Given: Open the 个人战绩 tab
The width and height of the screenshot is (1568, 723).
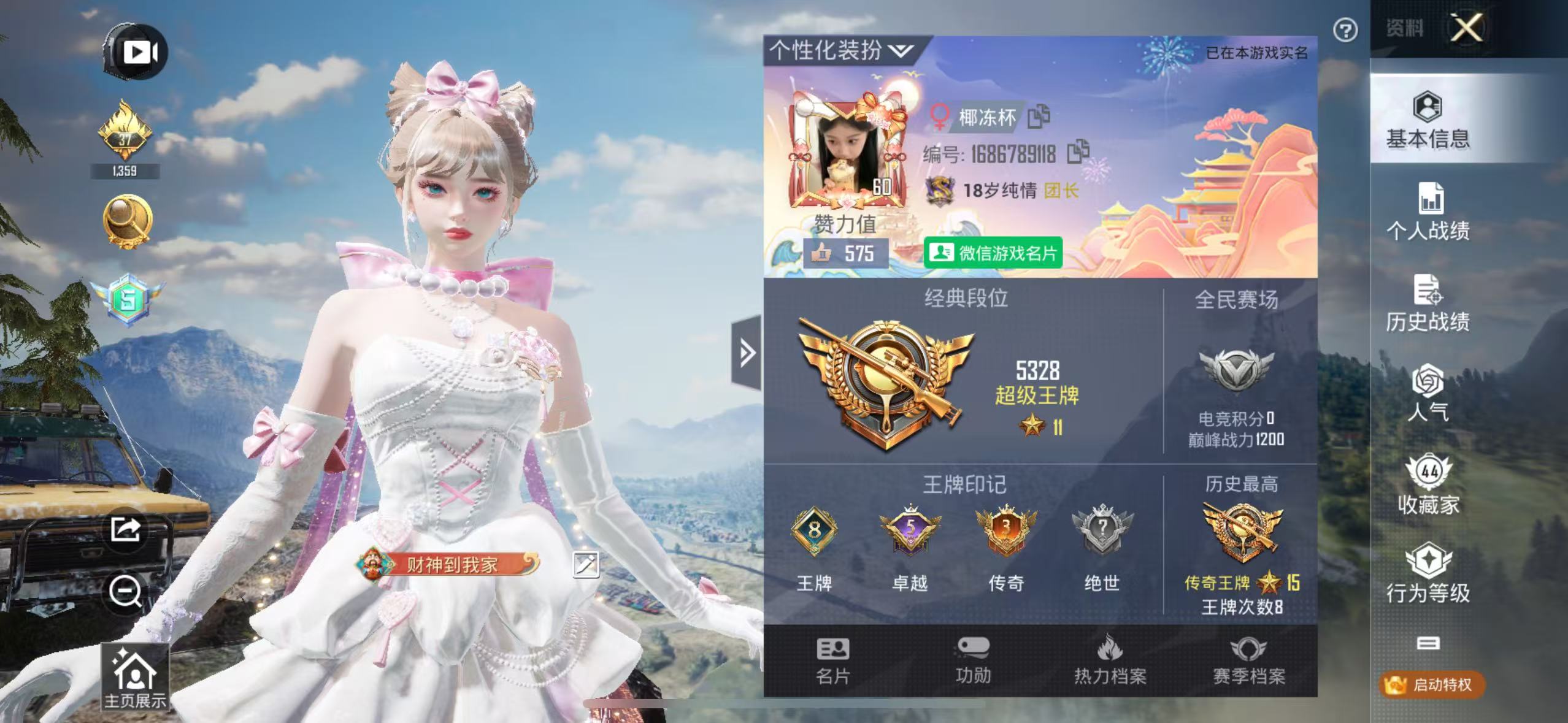Looking at the screenshot, I should point(1428,212).
